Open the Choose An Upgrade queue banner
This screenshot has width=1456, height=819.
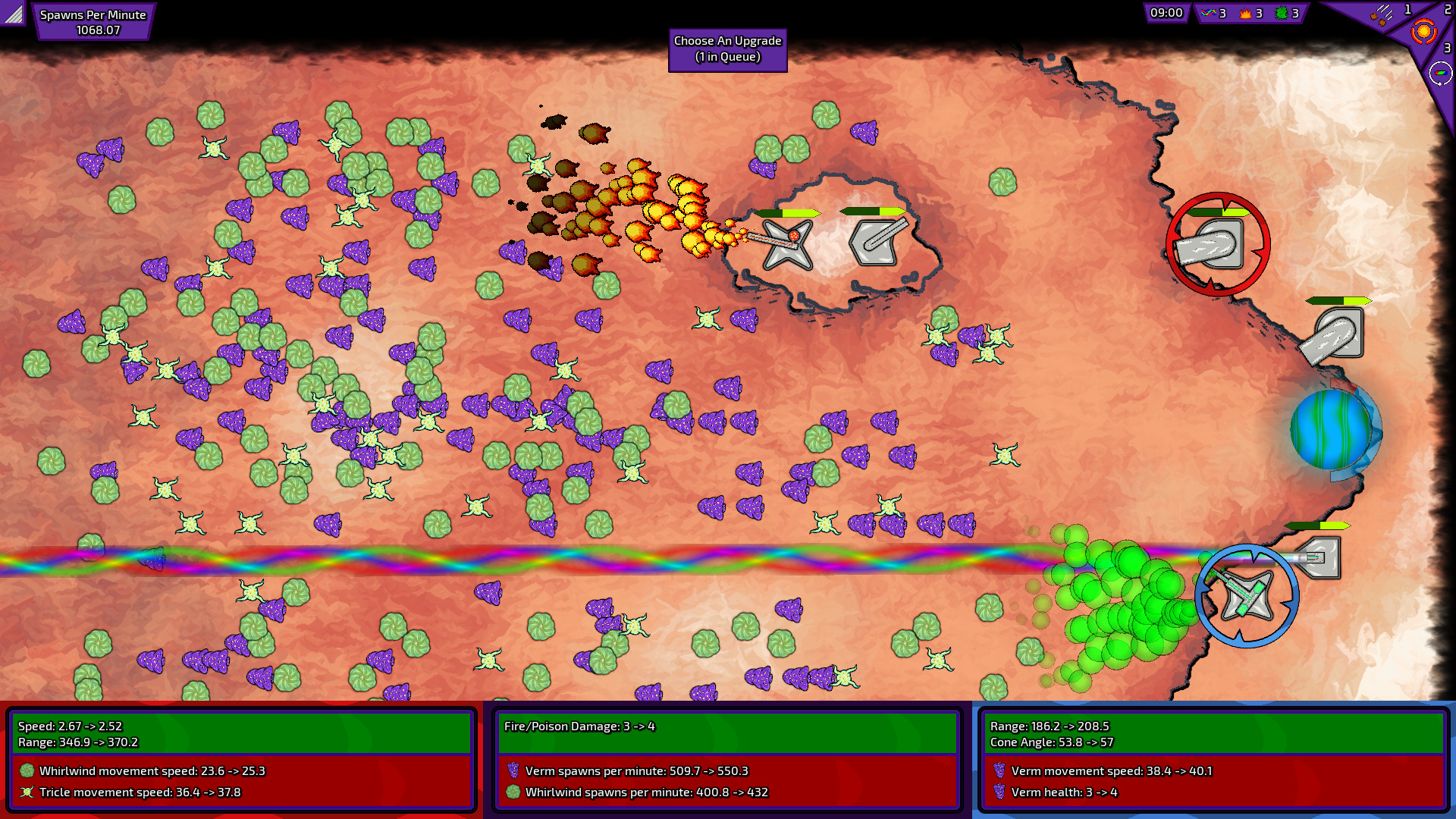(727, 51)
